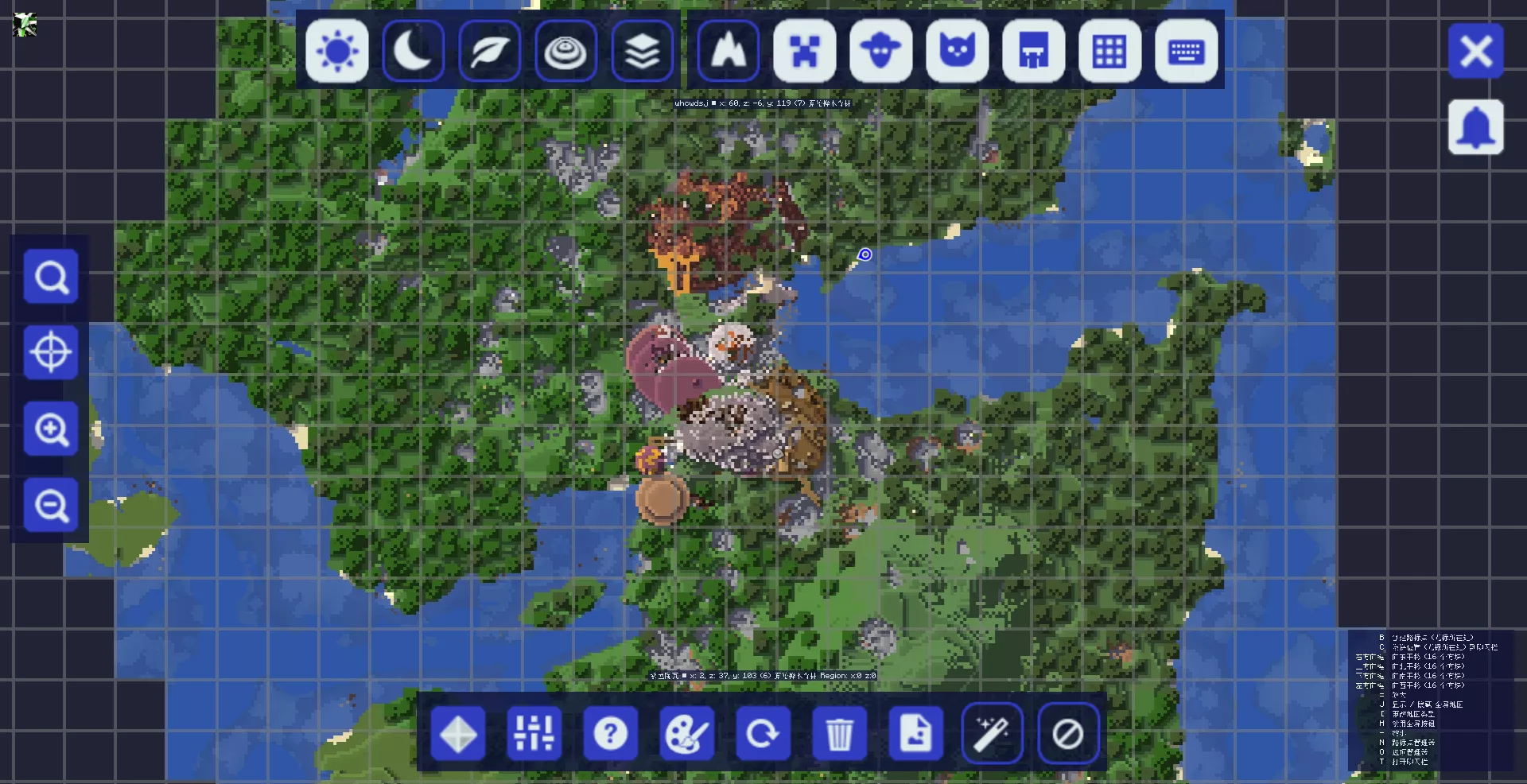The width and height of the screenshot is (1527, 784).
Task: Toggle the cave mountain map button
Action: tap(729, 52)
